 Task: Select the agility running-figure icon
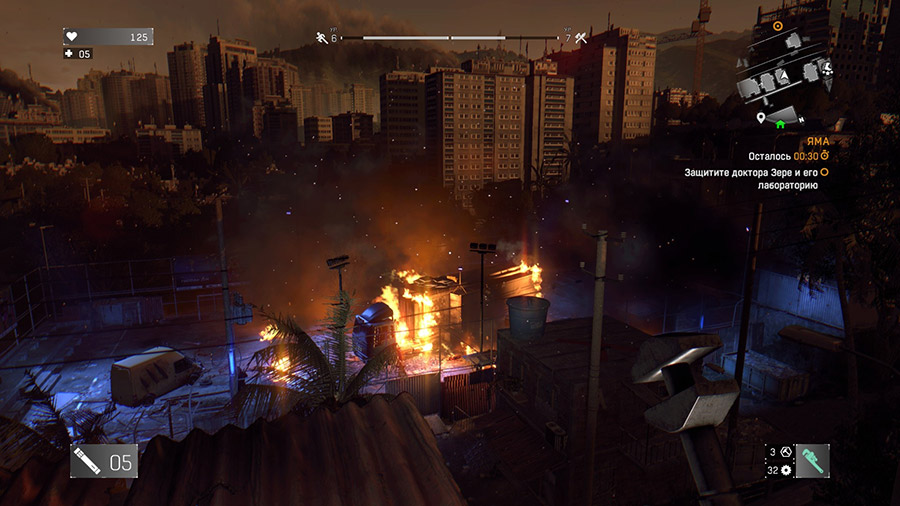coord(322,38)
